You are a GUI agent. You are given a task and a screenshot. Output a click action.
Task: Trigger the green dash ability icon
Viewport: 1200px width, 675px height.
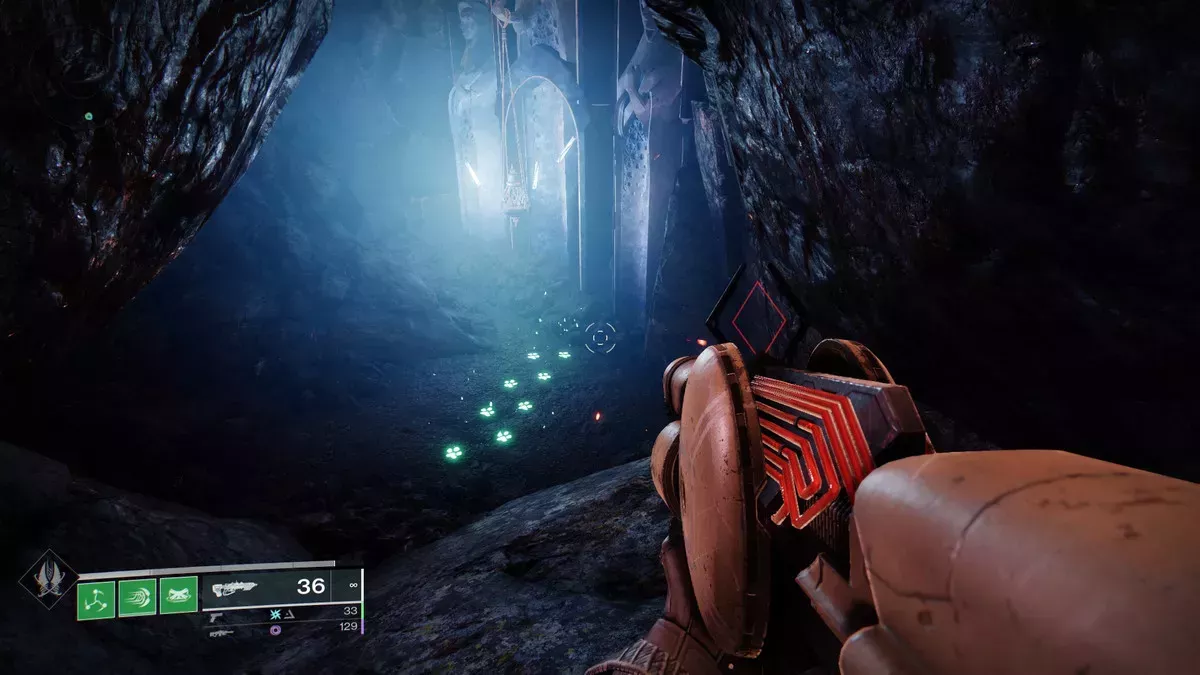coord(137,599)
